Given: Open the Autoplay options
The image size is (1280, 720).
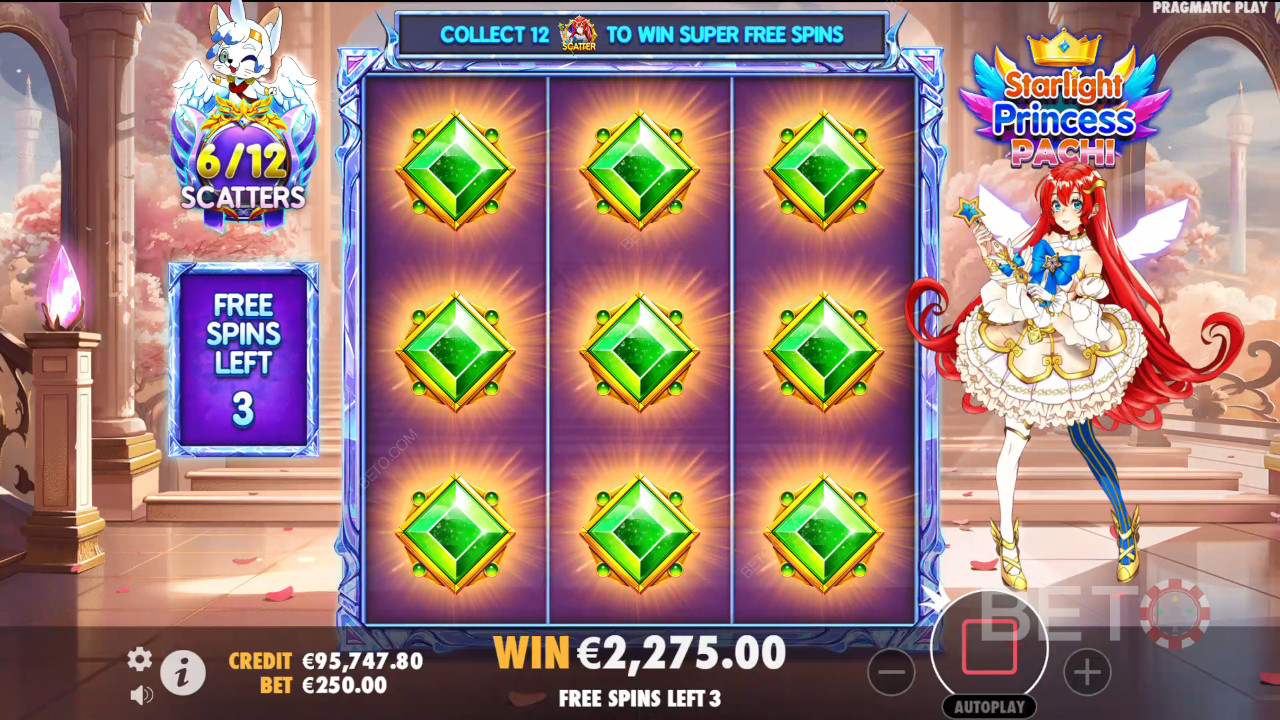Looking at the screenshot, I should click(989, 706).
